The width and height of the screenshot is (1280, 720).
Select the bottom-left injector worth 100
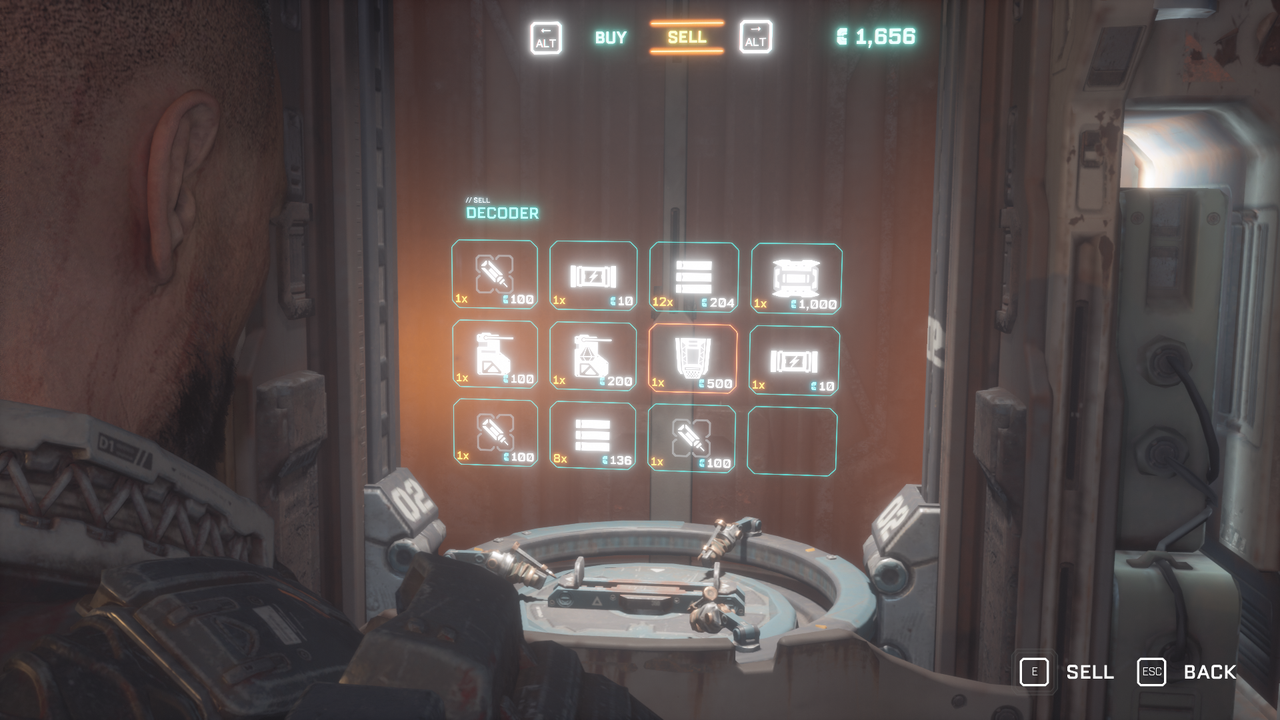495,437
